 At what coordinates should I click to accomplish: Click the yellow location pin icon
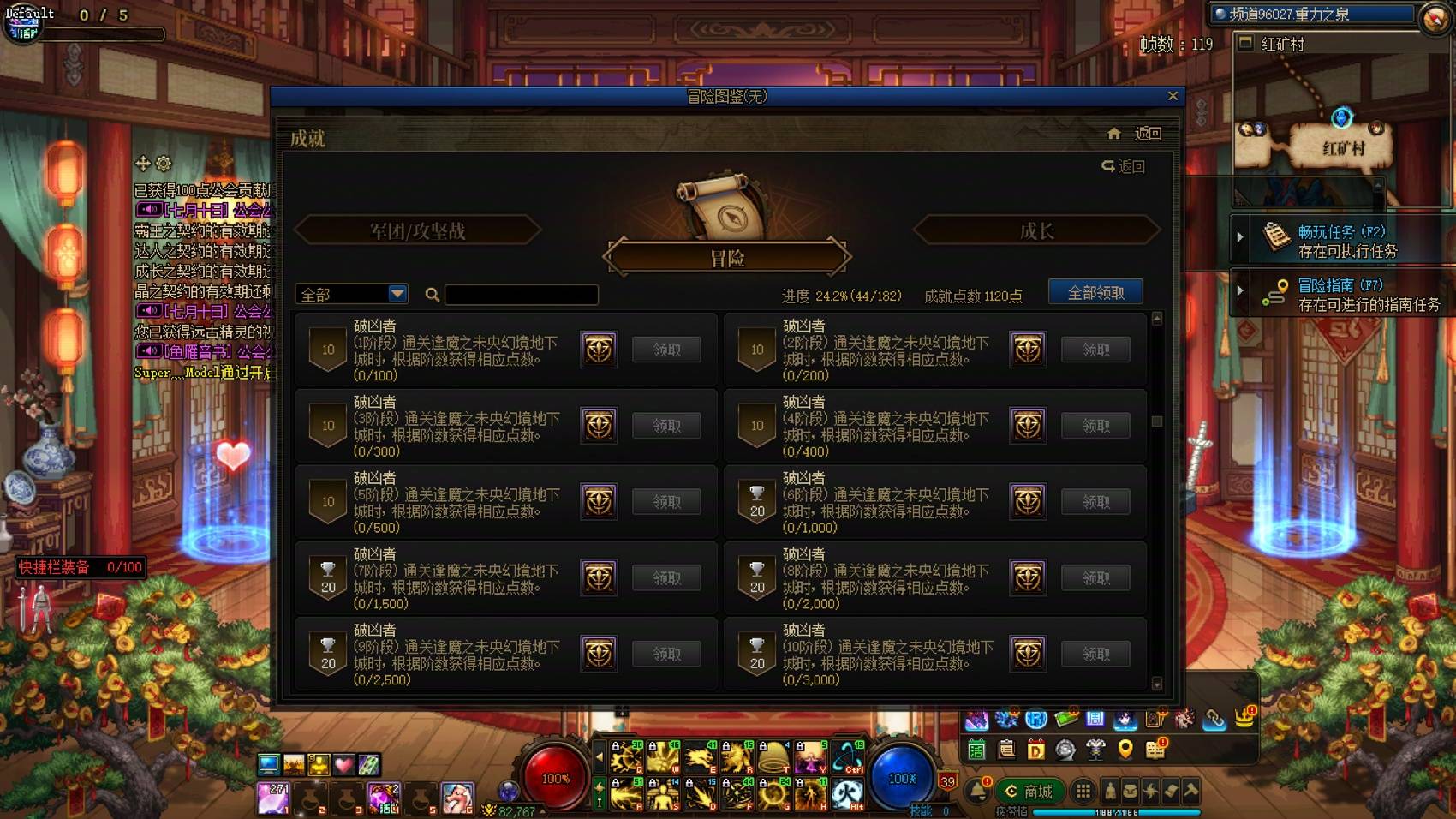point(1125,749)
